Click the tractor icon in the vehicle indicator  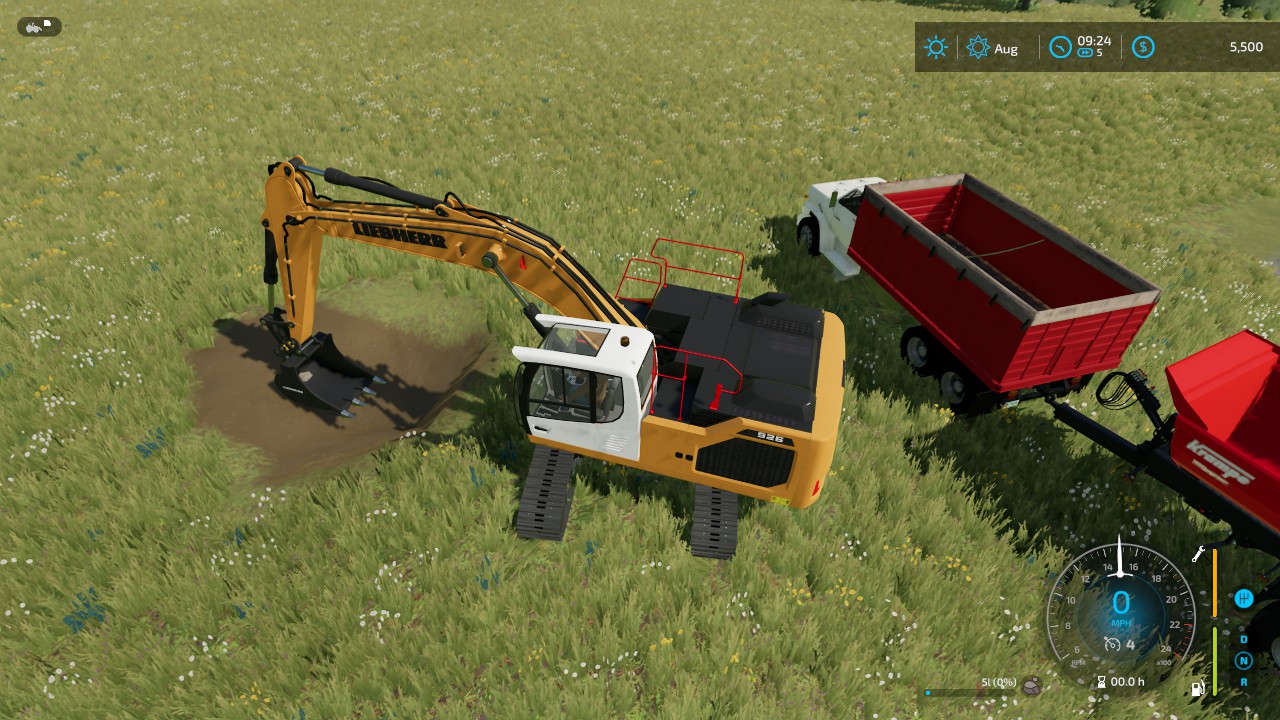coord(33,28)
